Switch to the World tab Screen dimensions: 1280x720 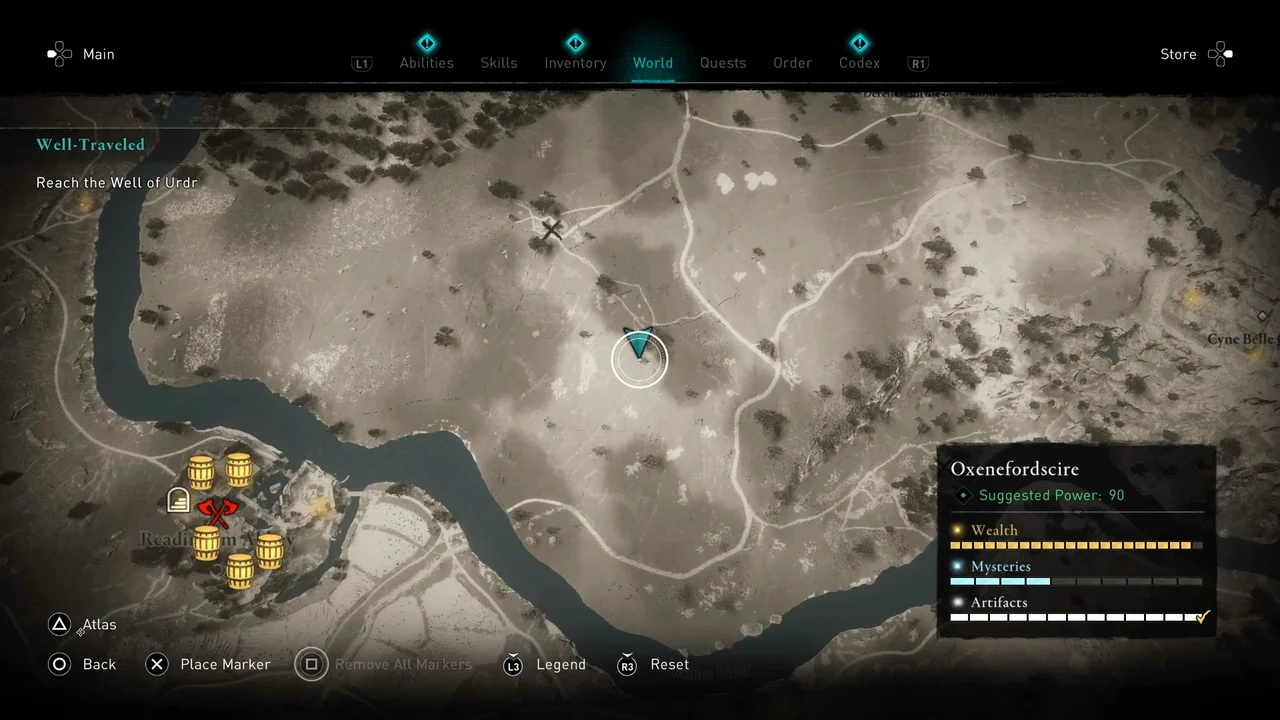coord(653,62)
